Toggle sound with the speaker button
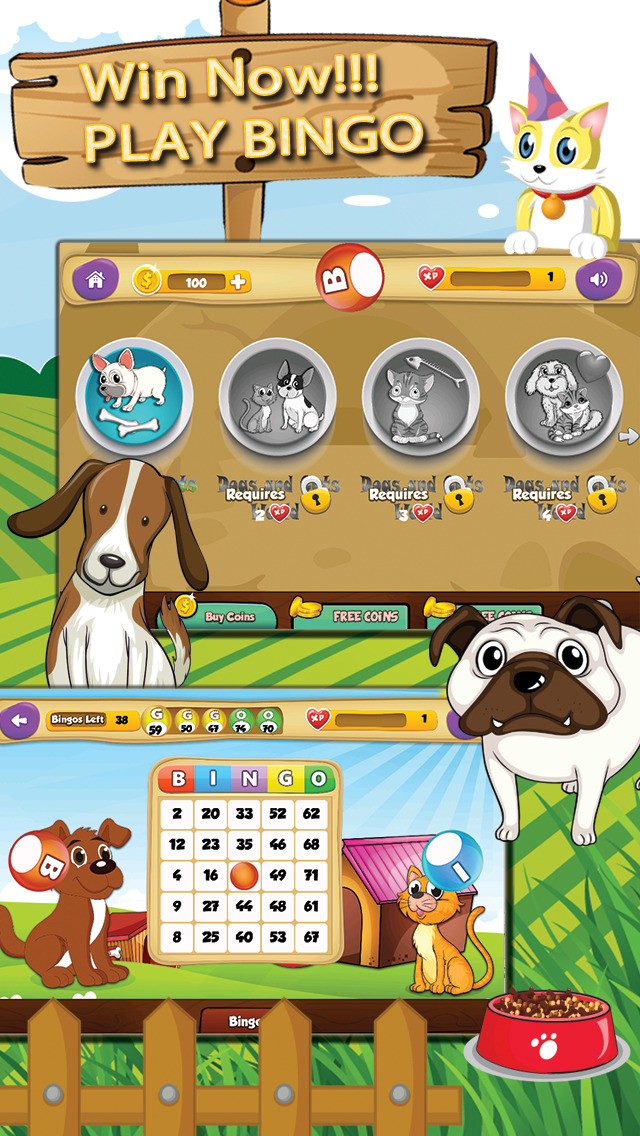This screenshot has height=1136, width=640. (598, 280)
